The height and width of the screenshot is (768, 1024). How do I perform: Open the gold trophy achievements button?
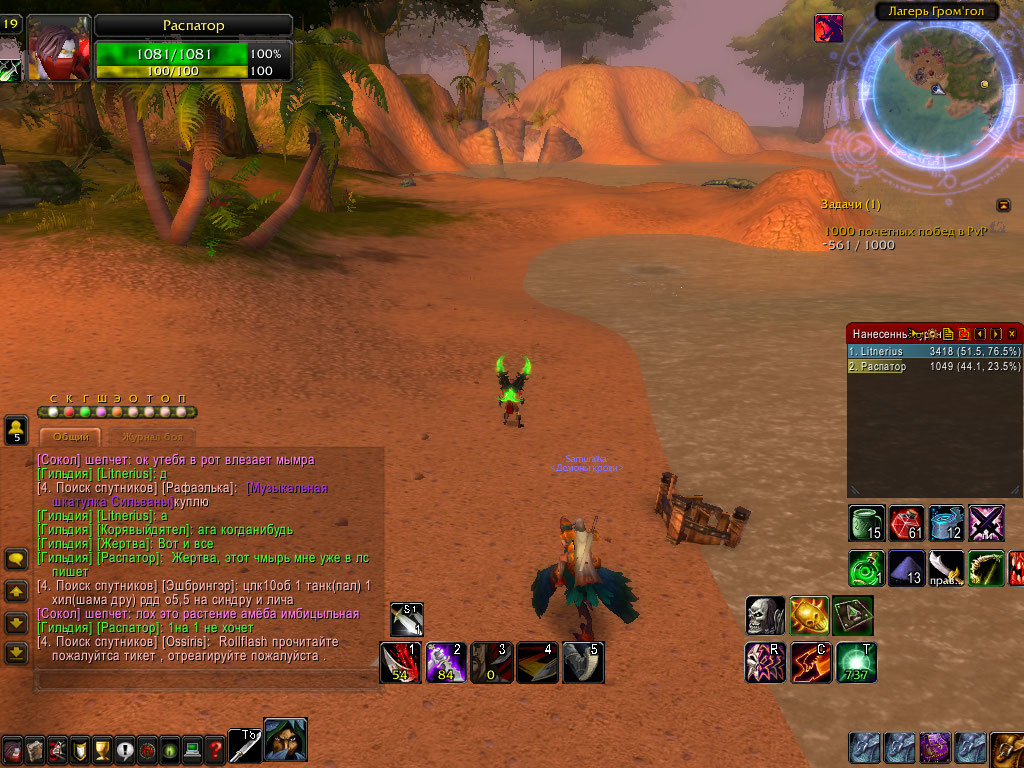[x=102, y=749]
